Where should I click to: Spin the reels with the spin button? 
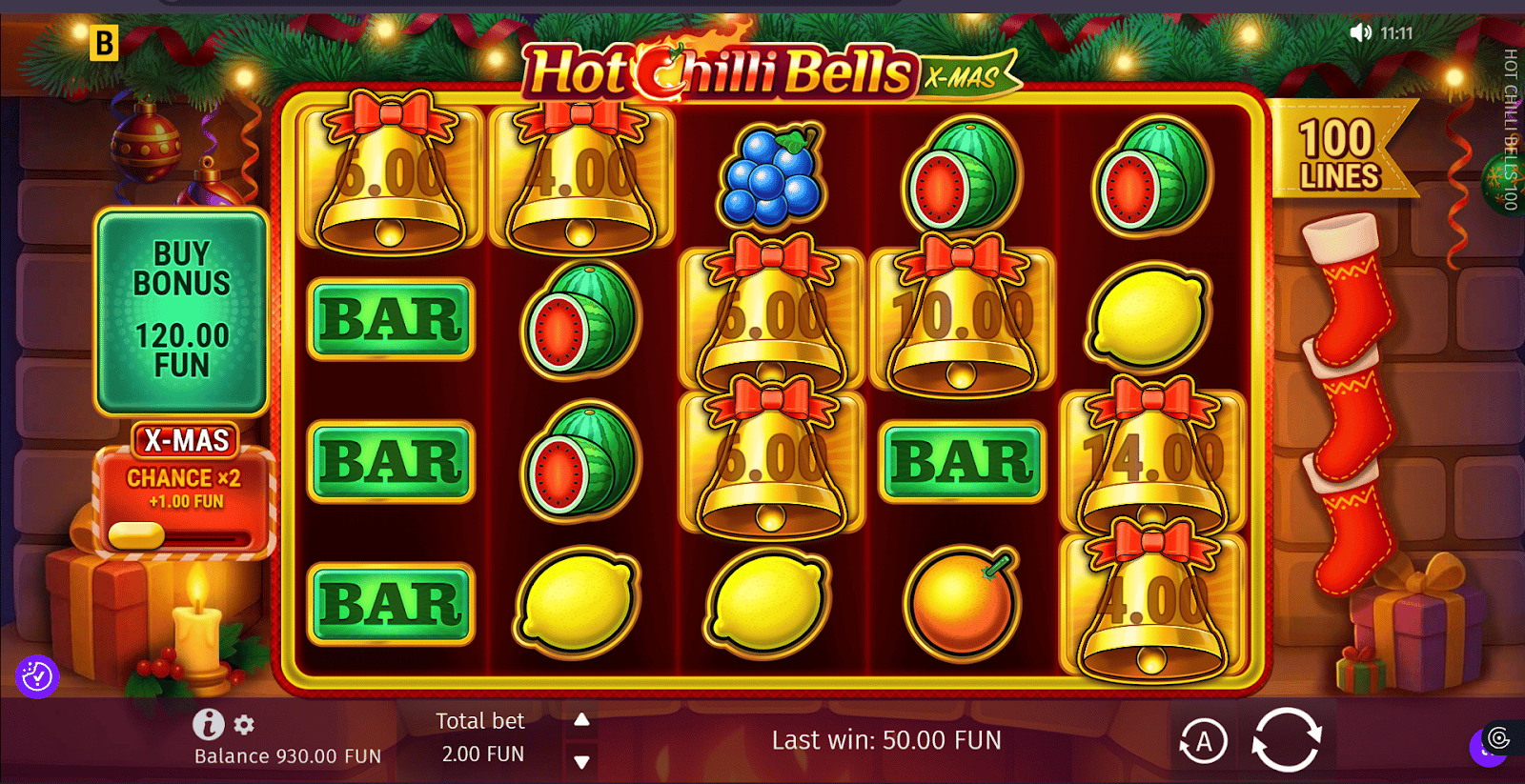point(1286,739)
